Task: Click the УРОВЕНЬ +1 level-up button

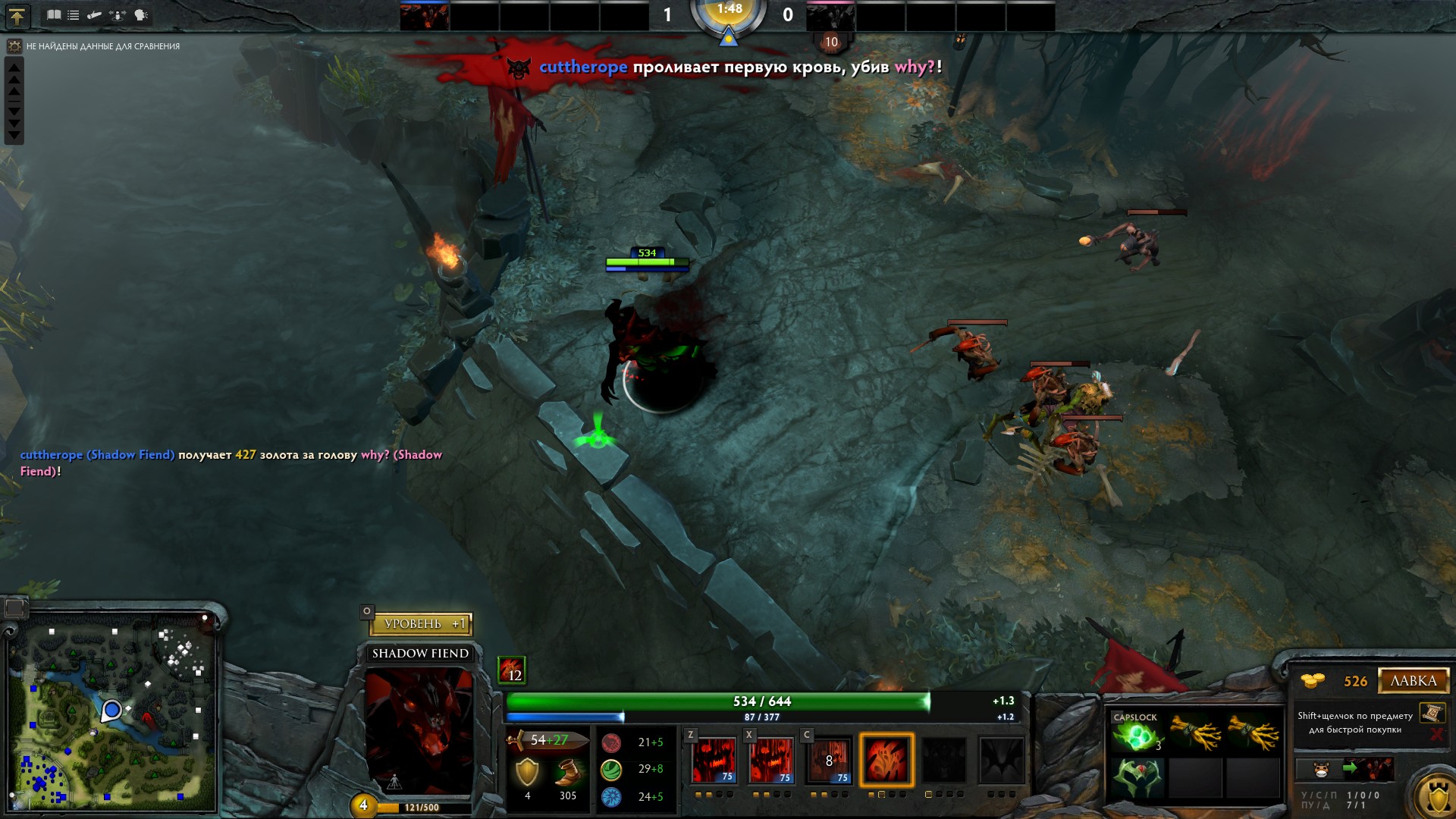Action: coord(422,624)
